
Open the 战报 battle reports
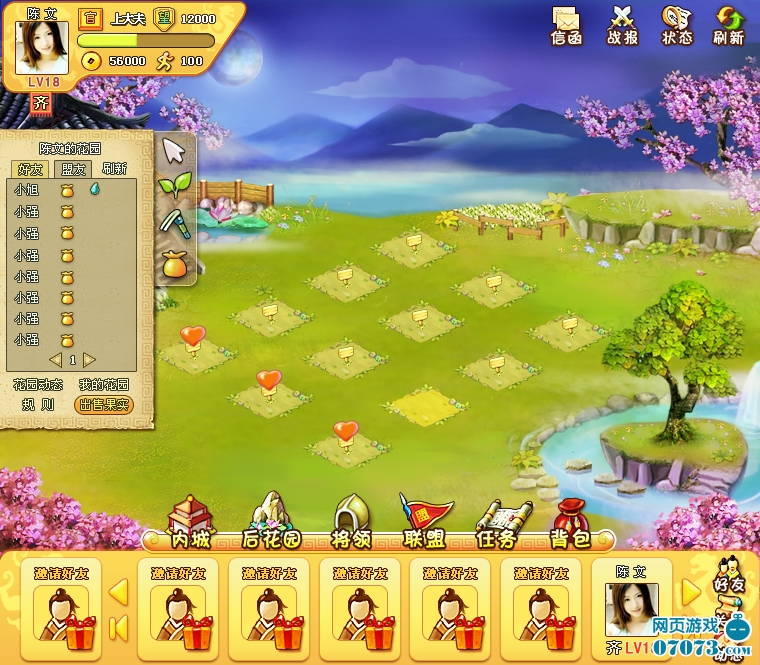(x=622, y=24)
